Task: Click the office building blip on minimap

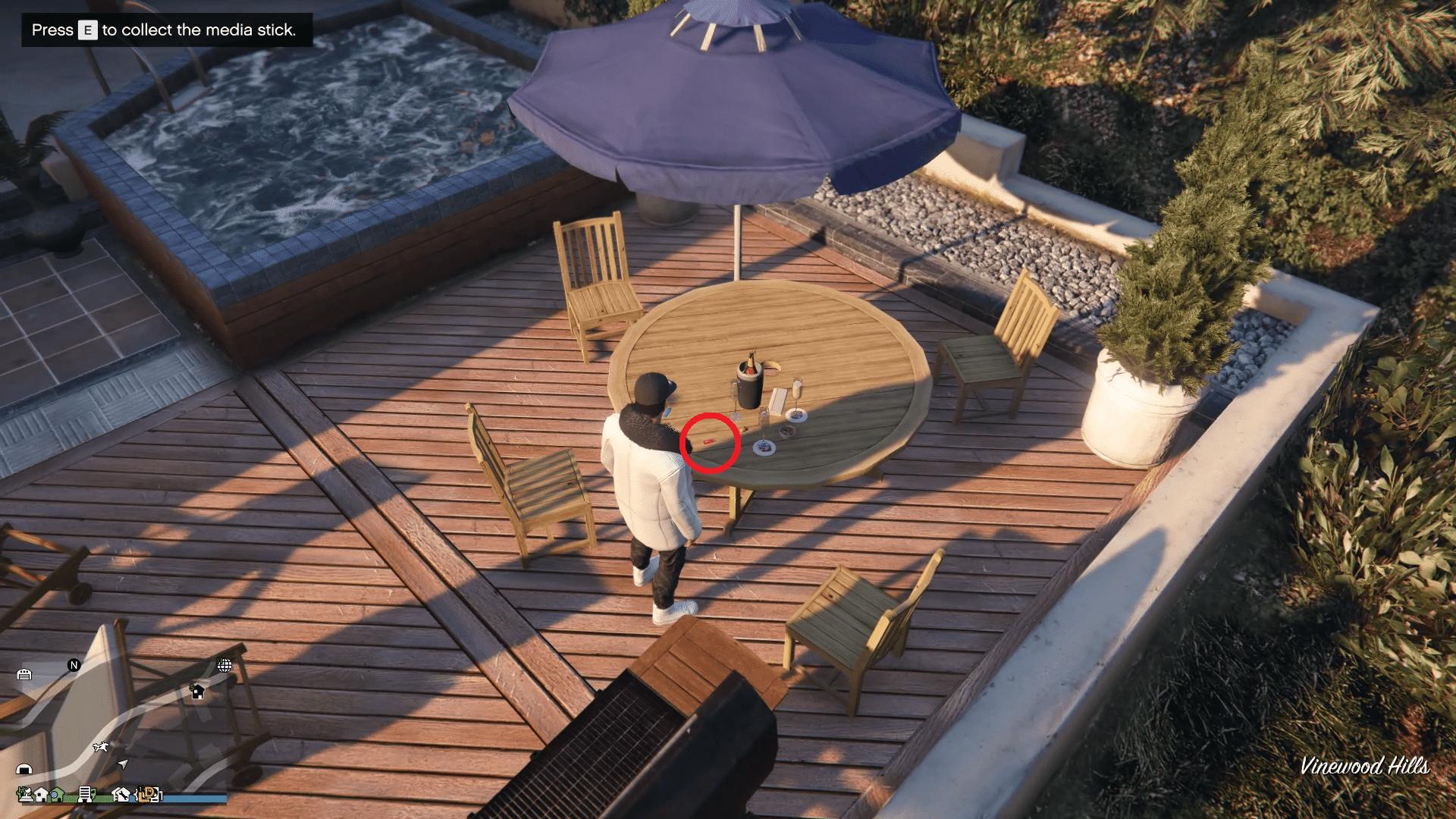Action: click(85, 794)
